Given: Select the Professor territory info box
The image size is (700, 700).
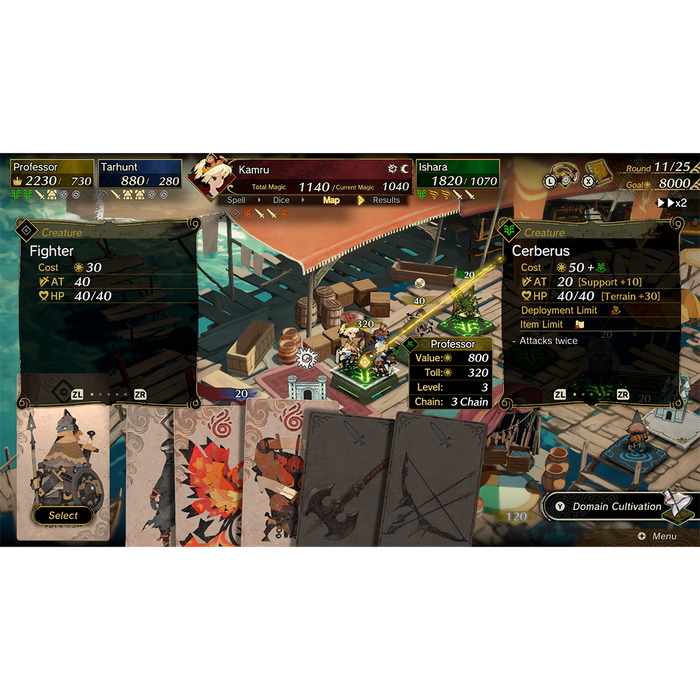Looking at the screenshot, I should 452,373.
